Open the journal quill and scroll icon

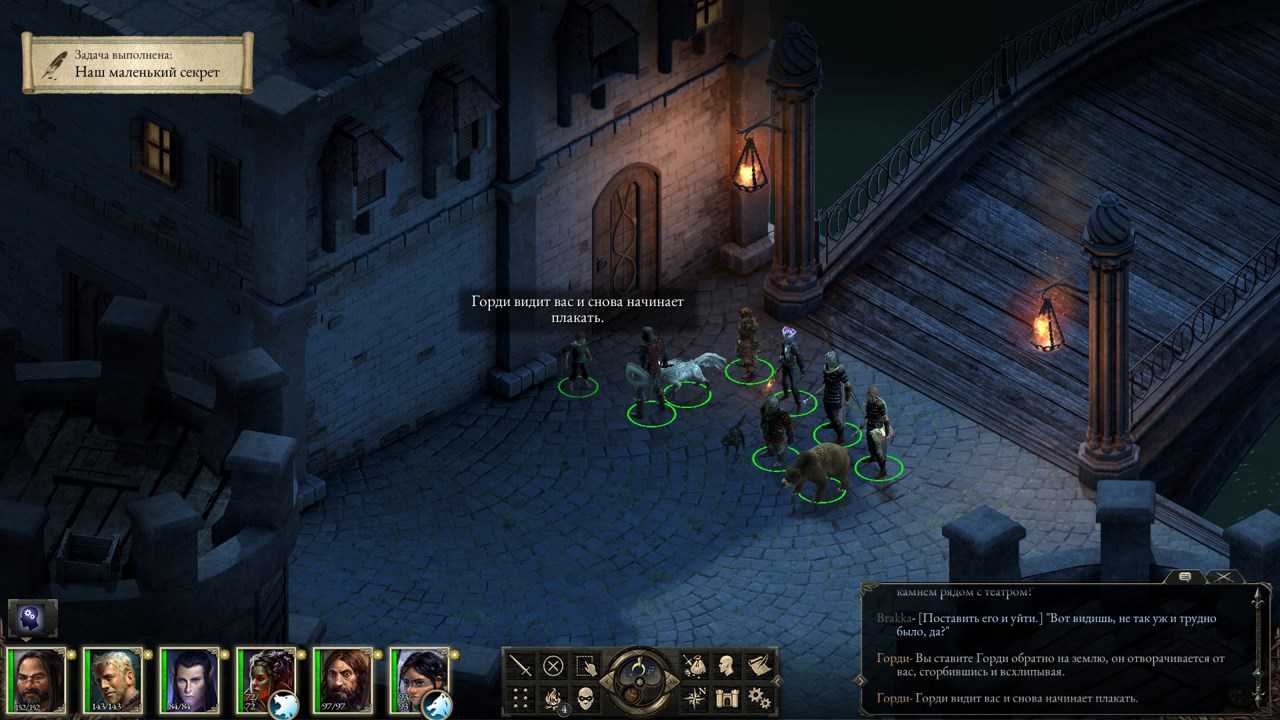point(759,665)
